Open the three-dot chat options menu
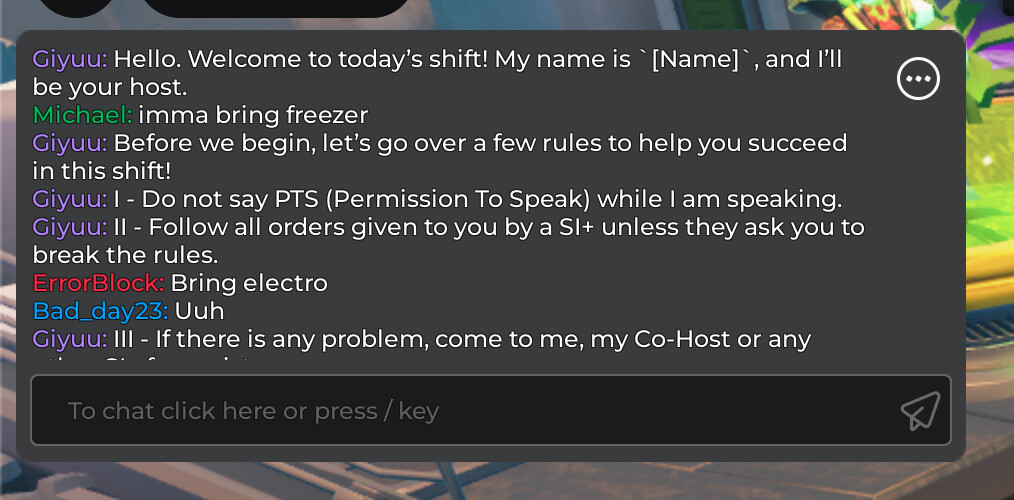The height and width of the screenshot is (500, 1014). [x=918, y=80]
